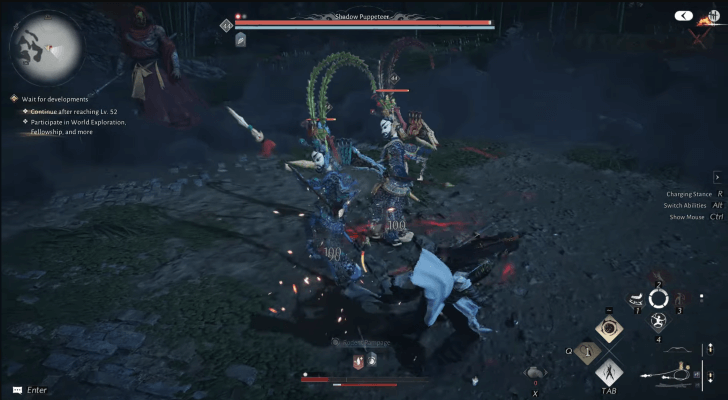728x400 pixels.
Task: Click the white back-arrow pill button
Action: tap(684, 16)
